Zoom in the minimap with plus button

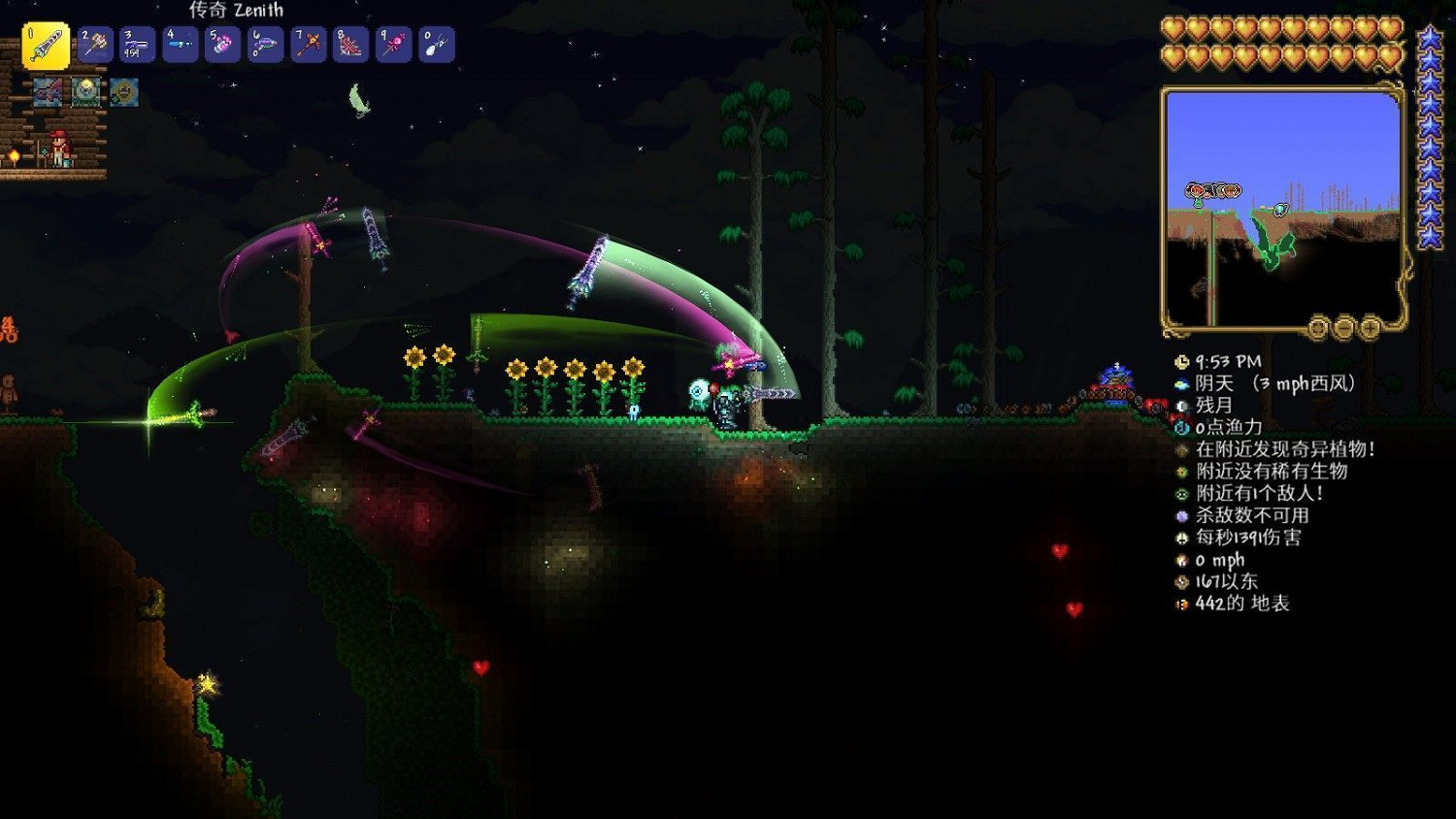[1370, 328]
